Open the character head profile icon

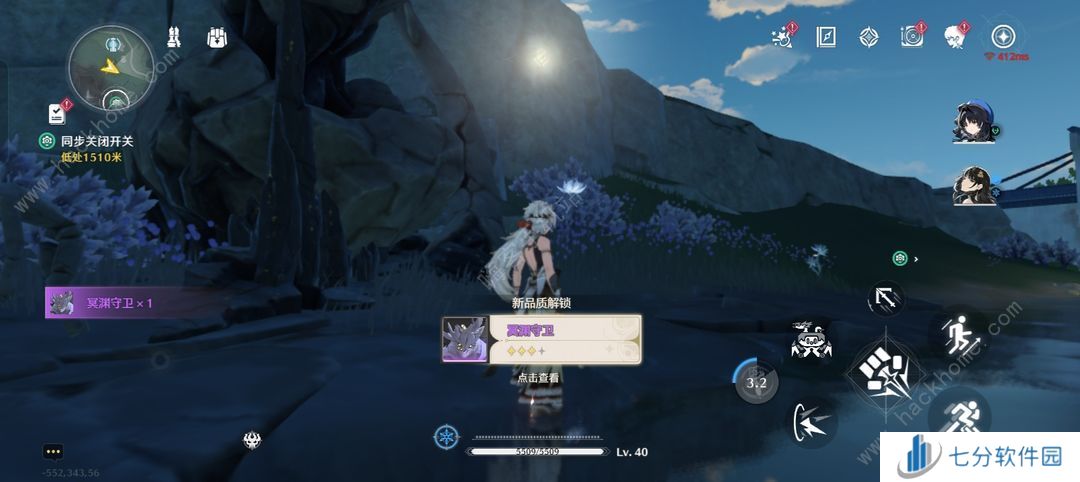(955, 37)
